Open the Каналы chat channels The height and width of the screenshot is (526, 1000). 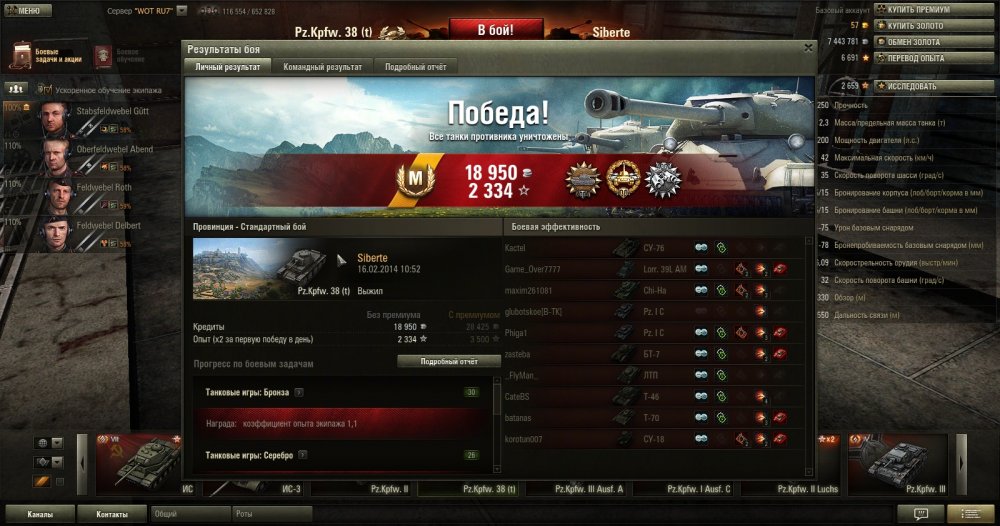point(41,514)
